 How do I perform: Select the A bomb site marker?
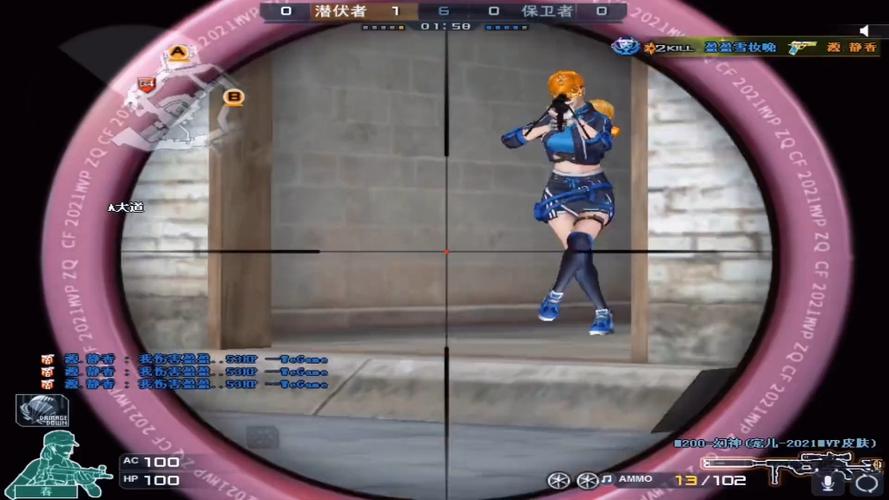178,52
